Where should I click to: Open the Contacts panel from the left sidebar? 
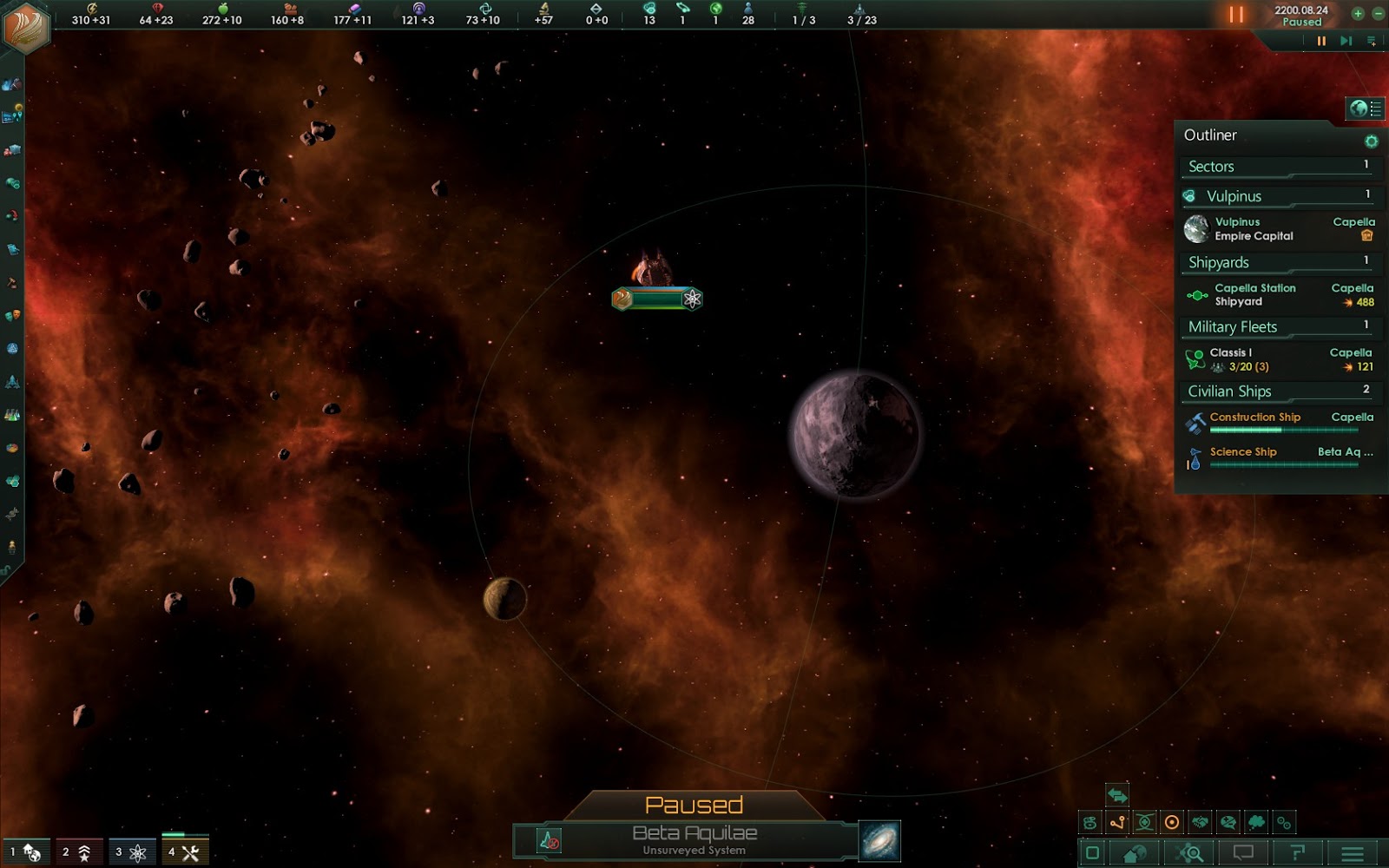click(x=12, y=82)
